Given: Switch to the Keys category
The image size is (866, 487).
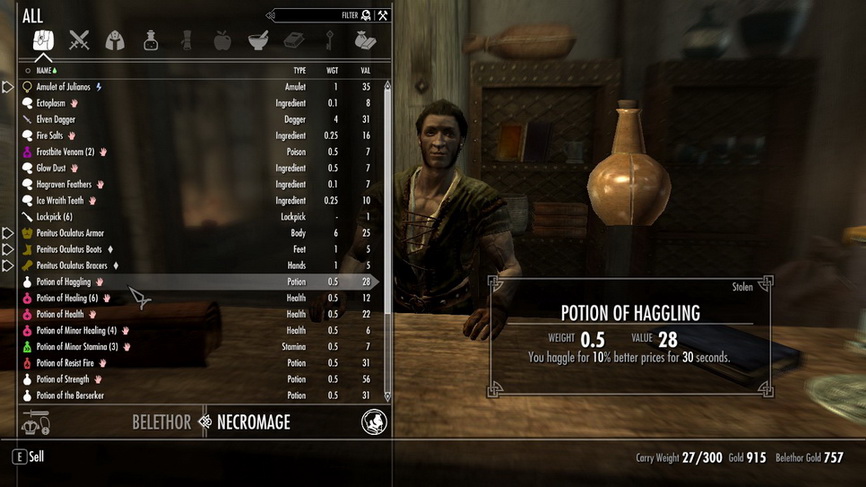Looking at the screenshot, I should pyautogui.click(x=329, y=41).
